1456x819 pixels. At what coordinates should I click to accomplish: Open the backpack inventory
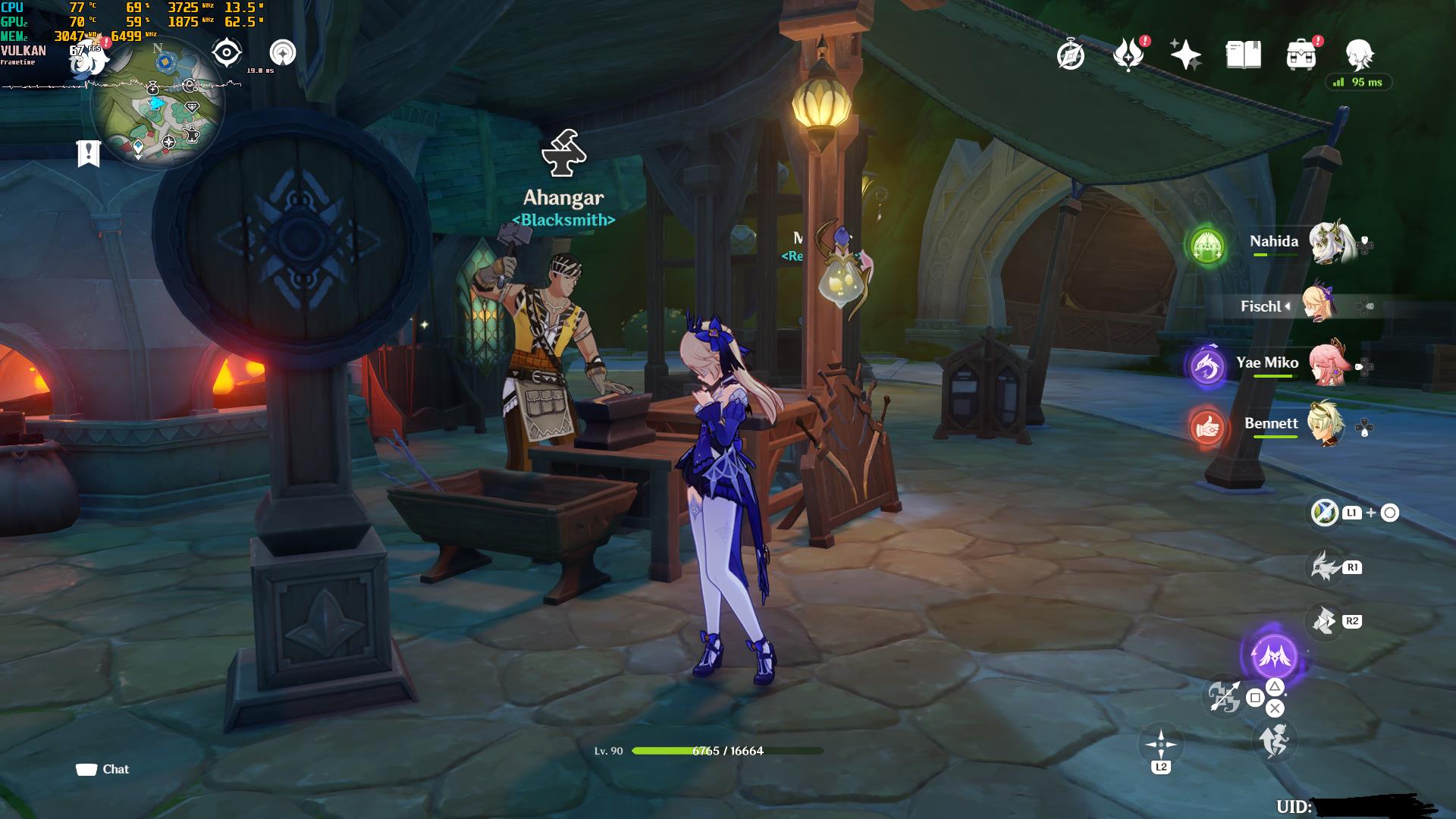point(1301,55)
